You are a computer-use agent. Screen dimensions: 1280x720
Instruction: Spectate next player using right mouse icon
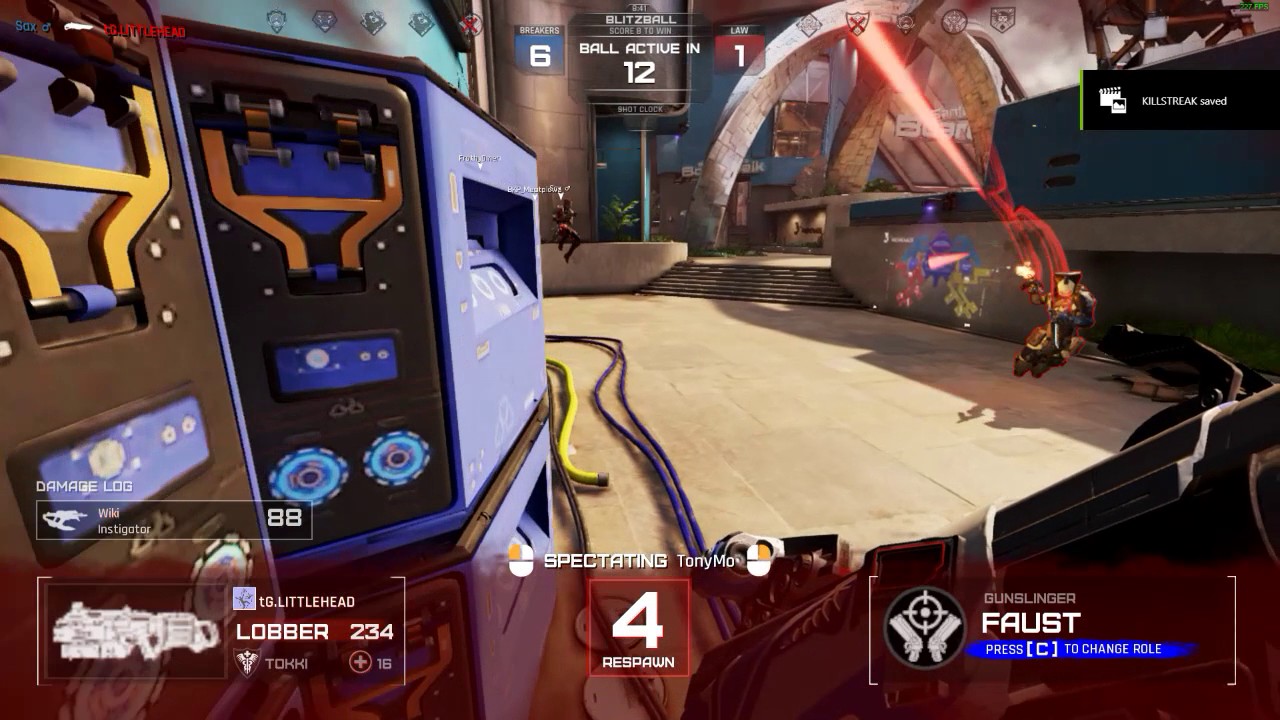tap(759, 560)
